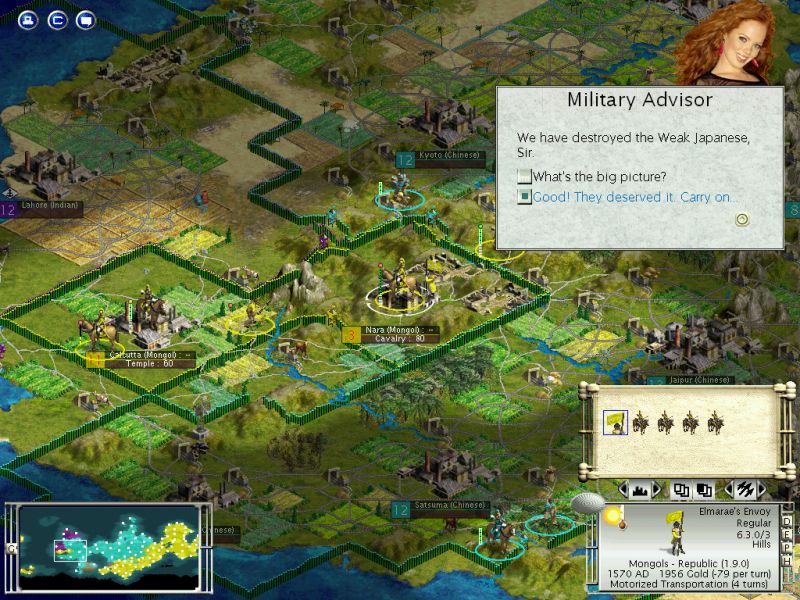Open the main menu button at top left
The height and width of the screenshot is (600, 800).
(x=29, y=20)
